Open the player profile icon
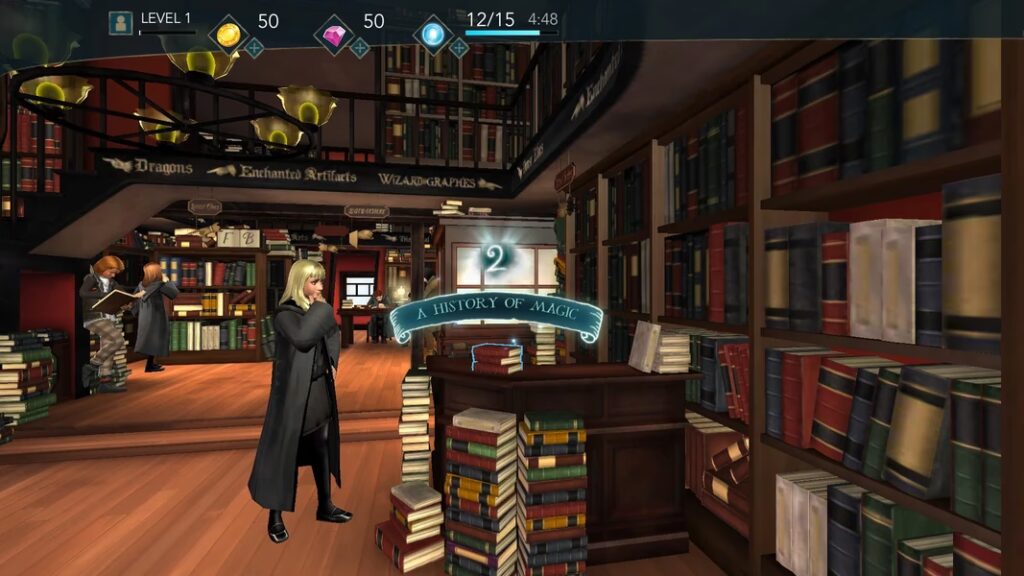 tap(121, 22)
